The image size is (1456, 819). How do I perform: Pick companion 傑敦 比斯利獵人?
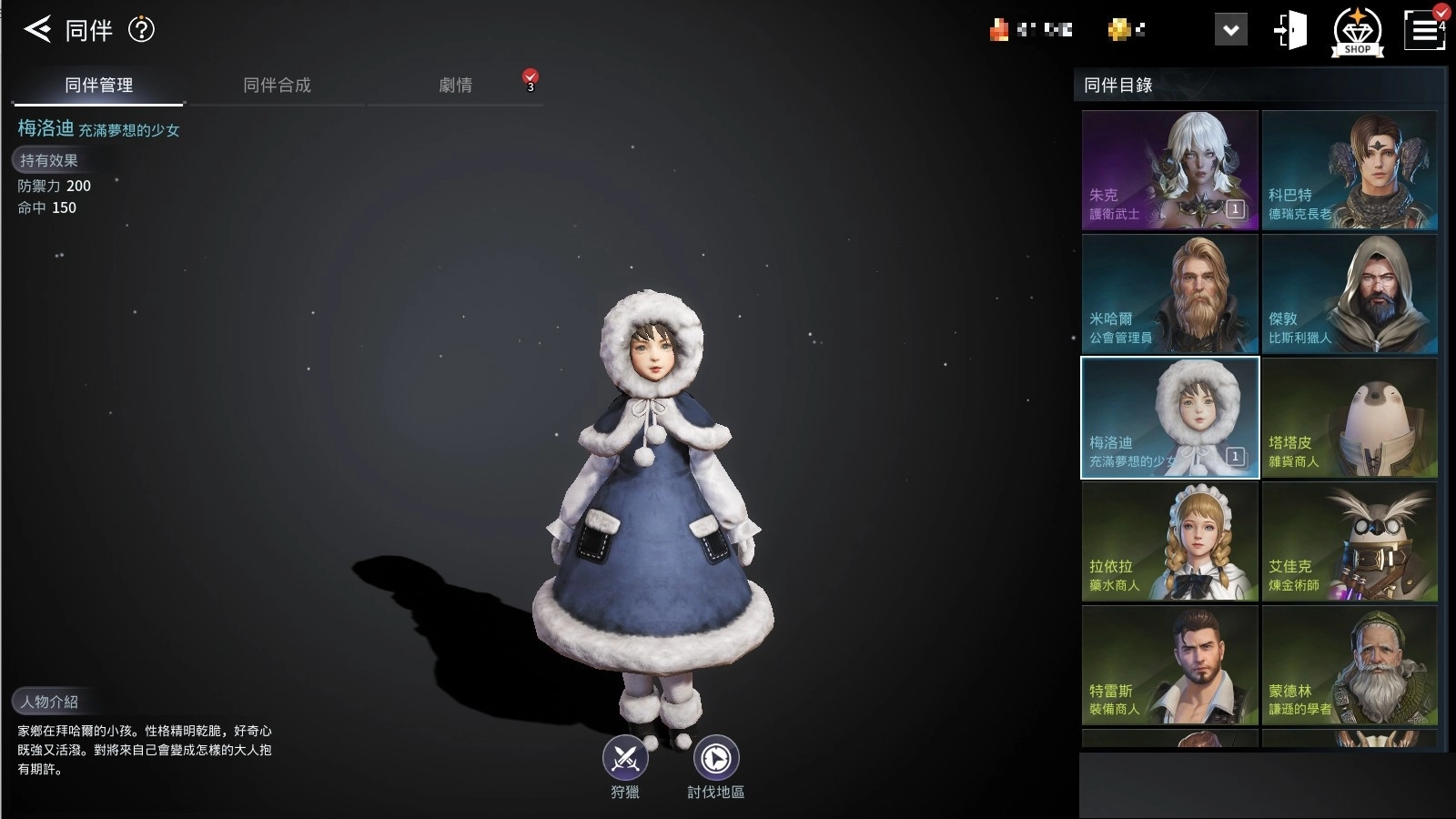coord(1350,294)
